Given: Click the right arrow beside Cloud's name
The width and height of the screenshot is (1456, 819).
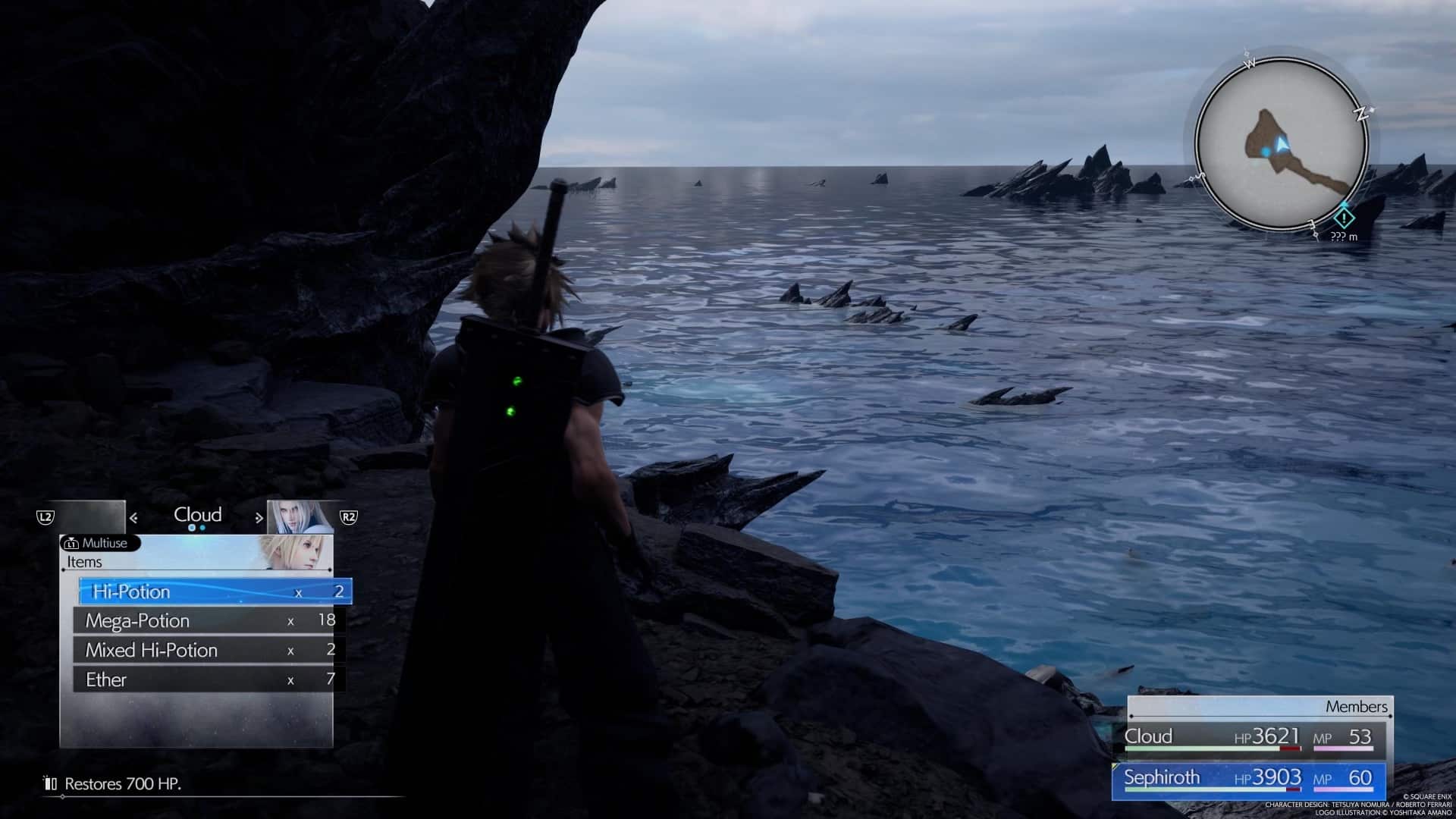Looking at the screenshot, I should point(259,518).
